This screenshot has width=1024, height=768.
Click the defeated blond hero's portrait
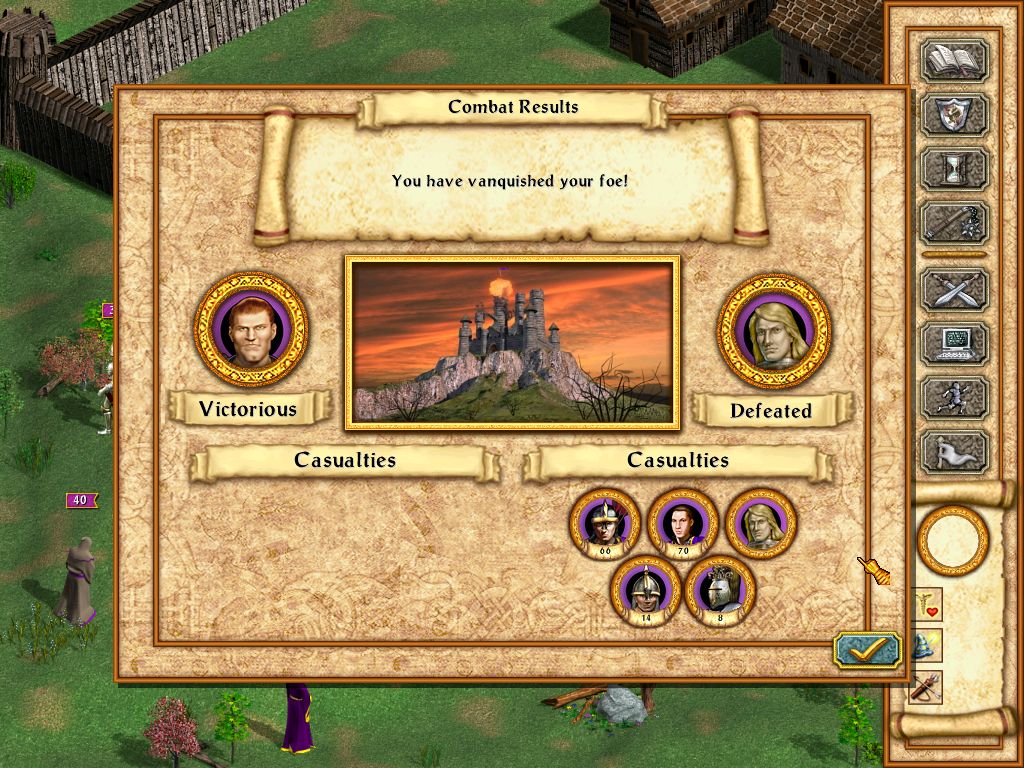[x=774, y=331]
